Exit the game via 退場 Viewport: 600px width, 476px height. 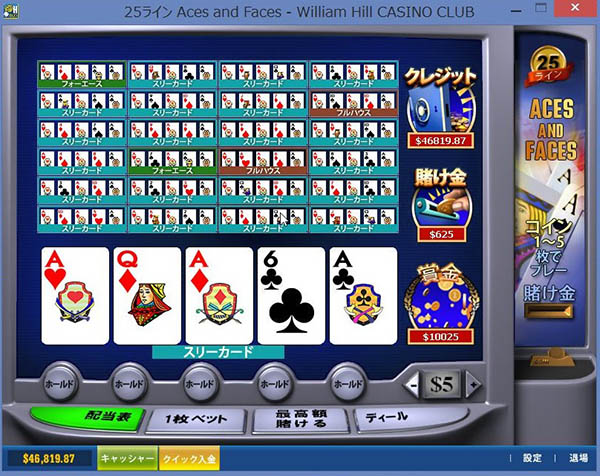[579, 458]
